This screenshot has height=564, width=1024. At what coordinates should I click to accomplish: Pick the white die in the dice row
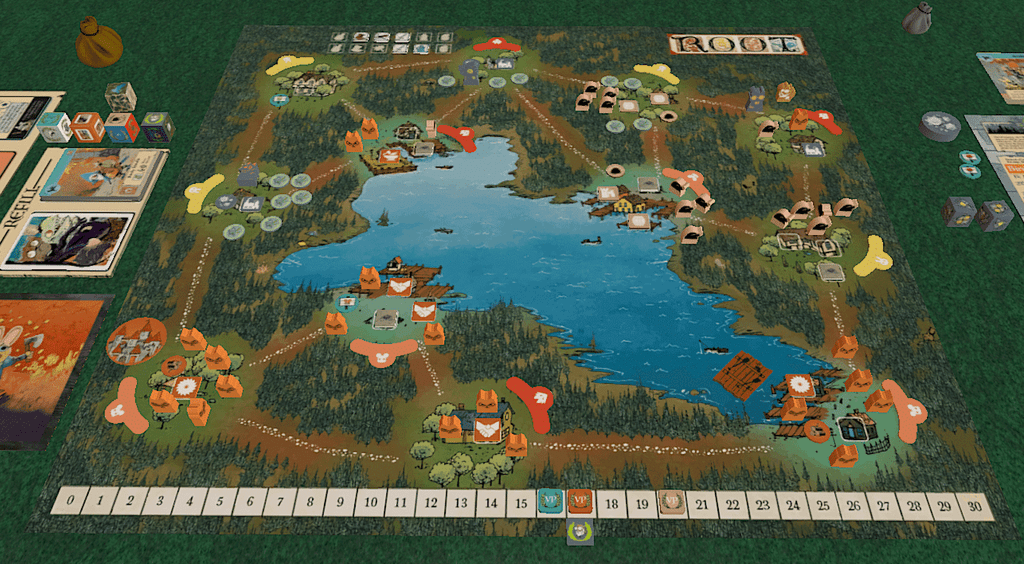pyautogui.click(x=55, y=127)
